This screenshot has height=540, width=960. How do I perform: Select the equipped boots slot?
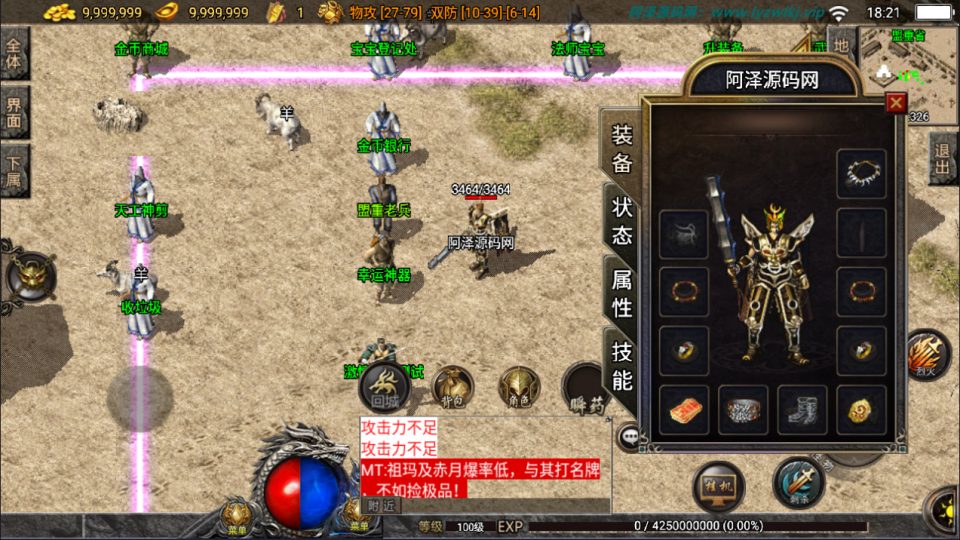tap(802, 410)
